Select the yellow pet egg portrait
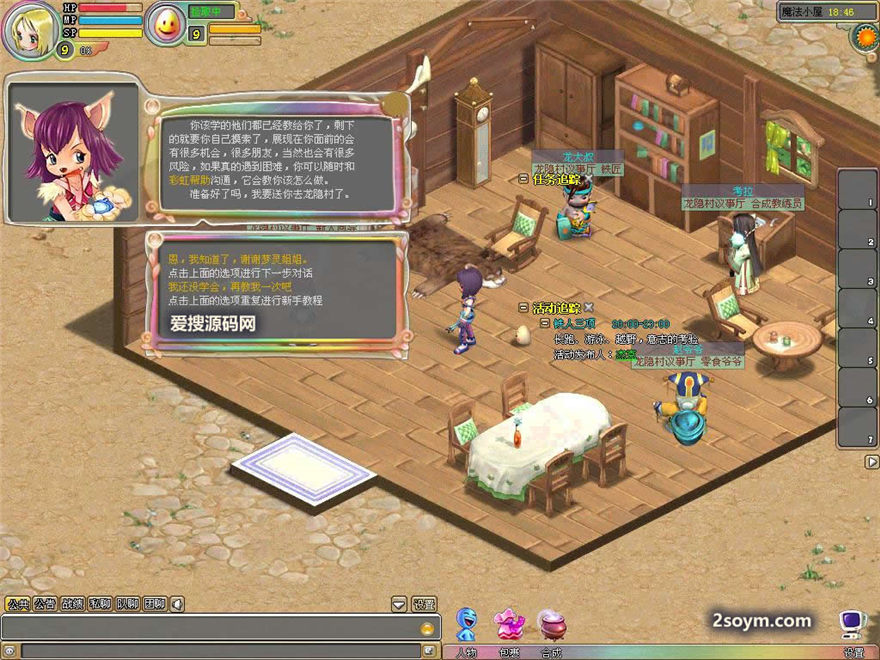This screenshot has width=880, height=660. point(165,24)
